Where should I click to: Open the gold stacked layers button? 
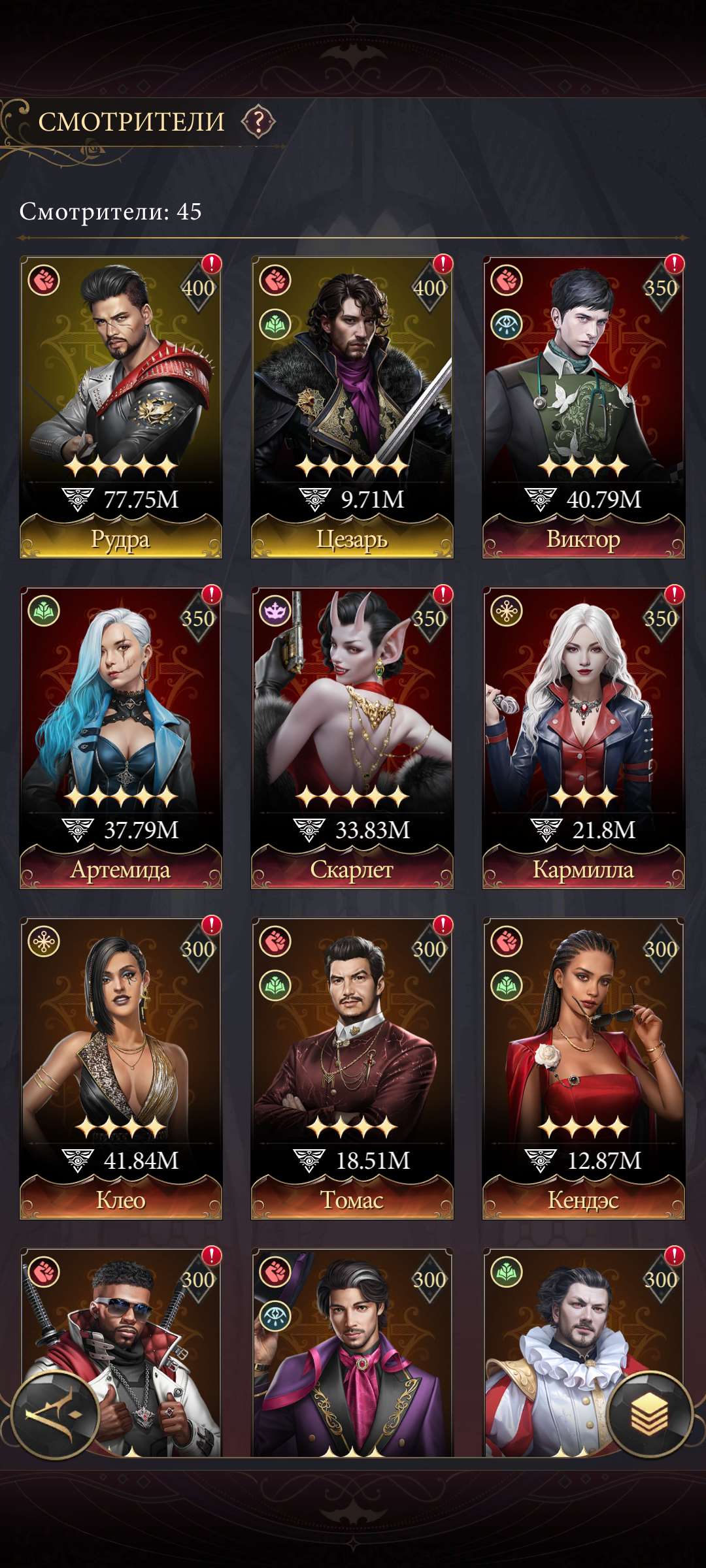[x=649, y=1414]
